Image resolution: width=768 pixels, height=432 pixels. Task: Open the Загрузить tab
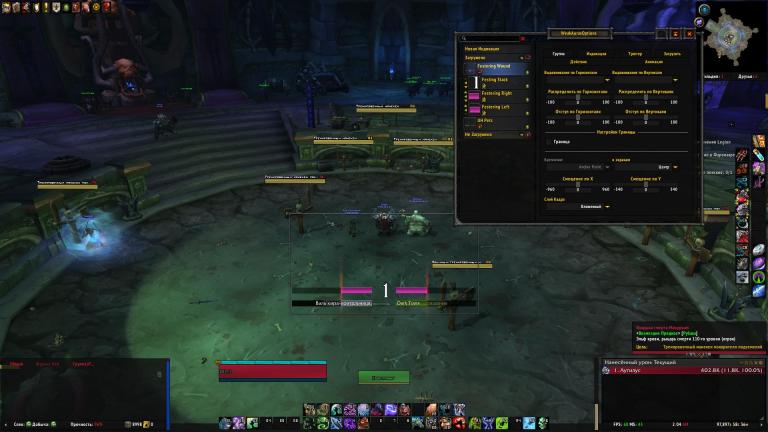[672, 53]
